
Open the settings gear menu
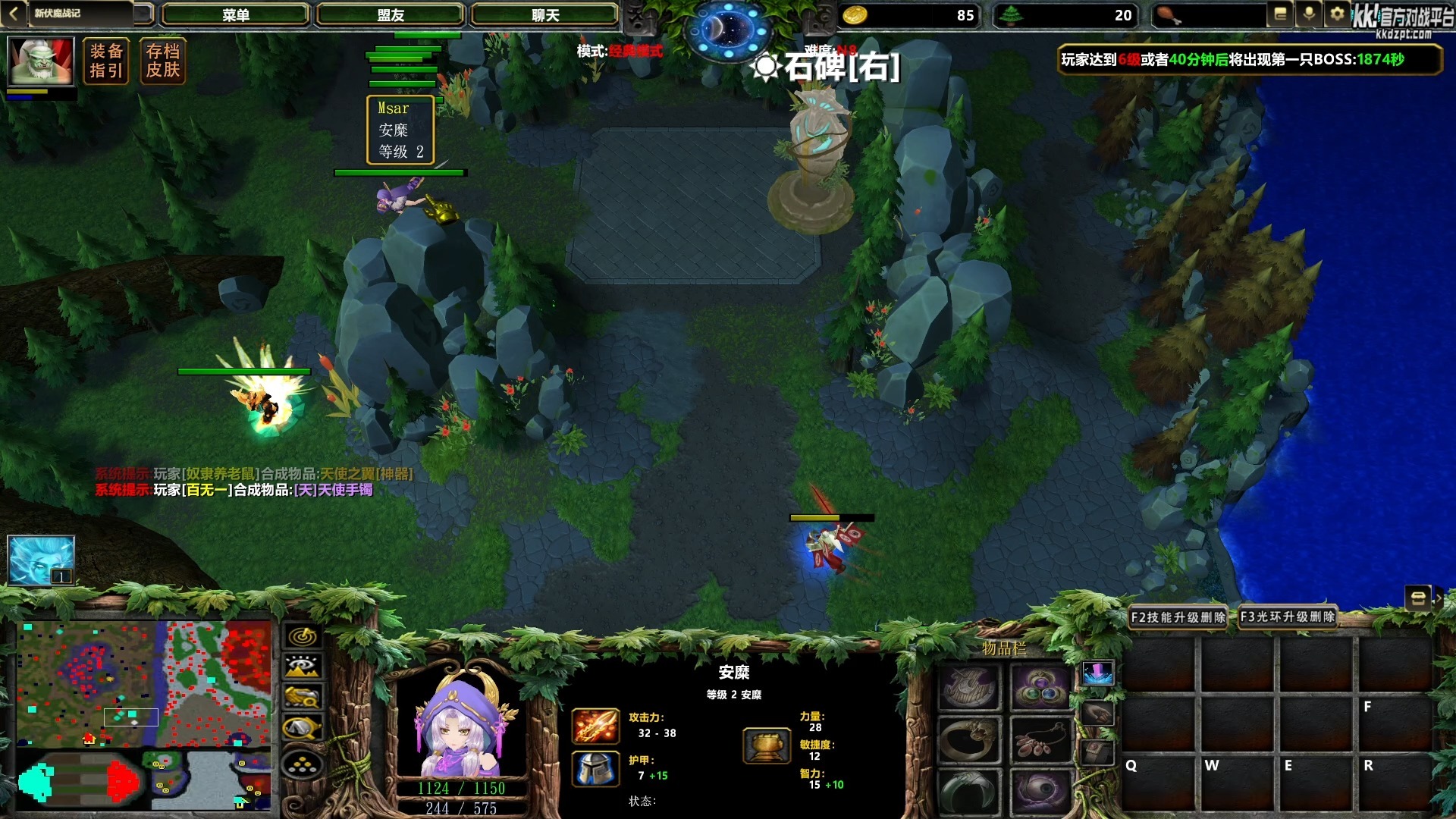coord(1337,13)
